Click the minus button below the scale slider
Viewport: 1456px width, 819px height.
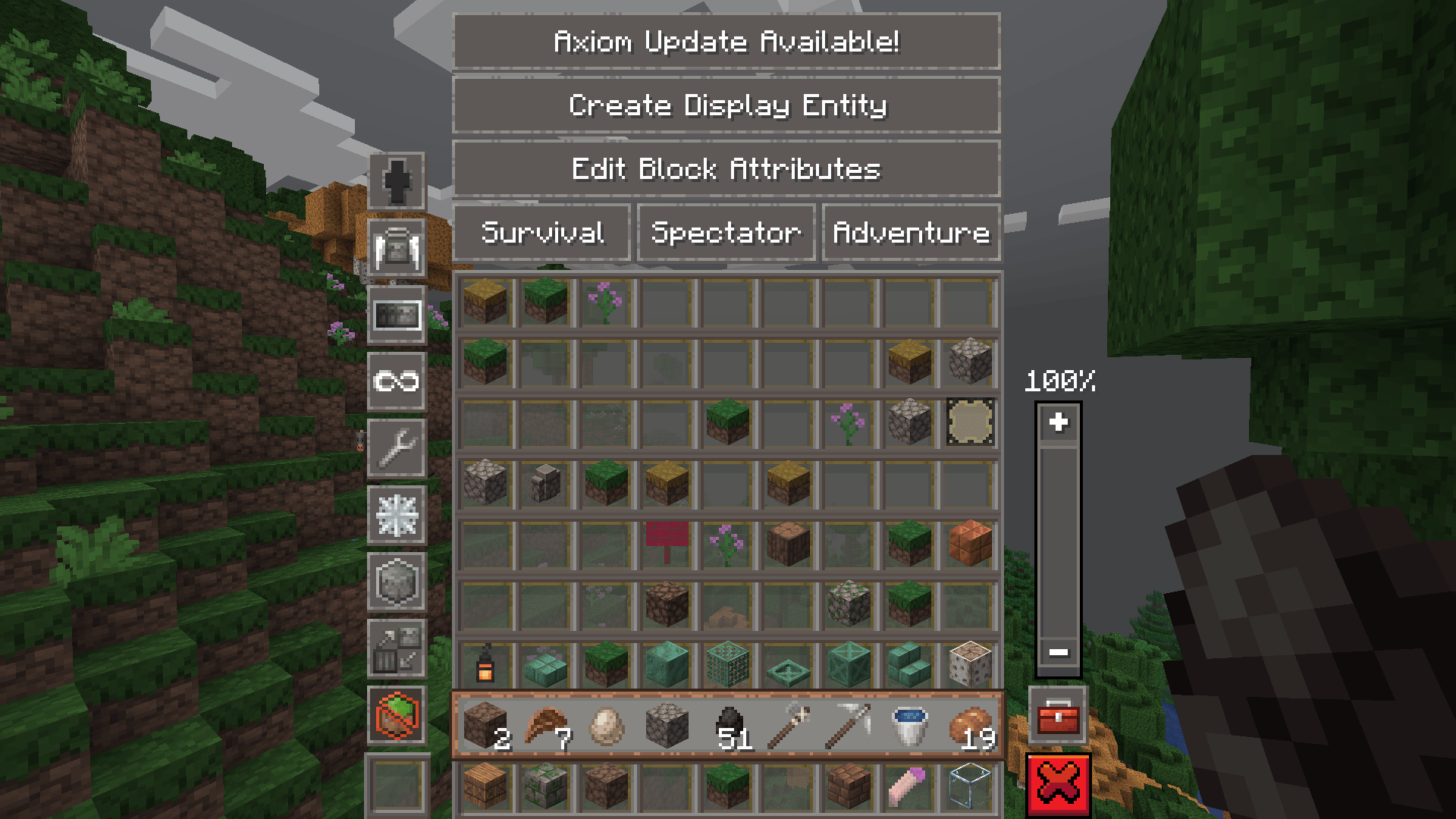1057,652
